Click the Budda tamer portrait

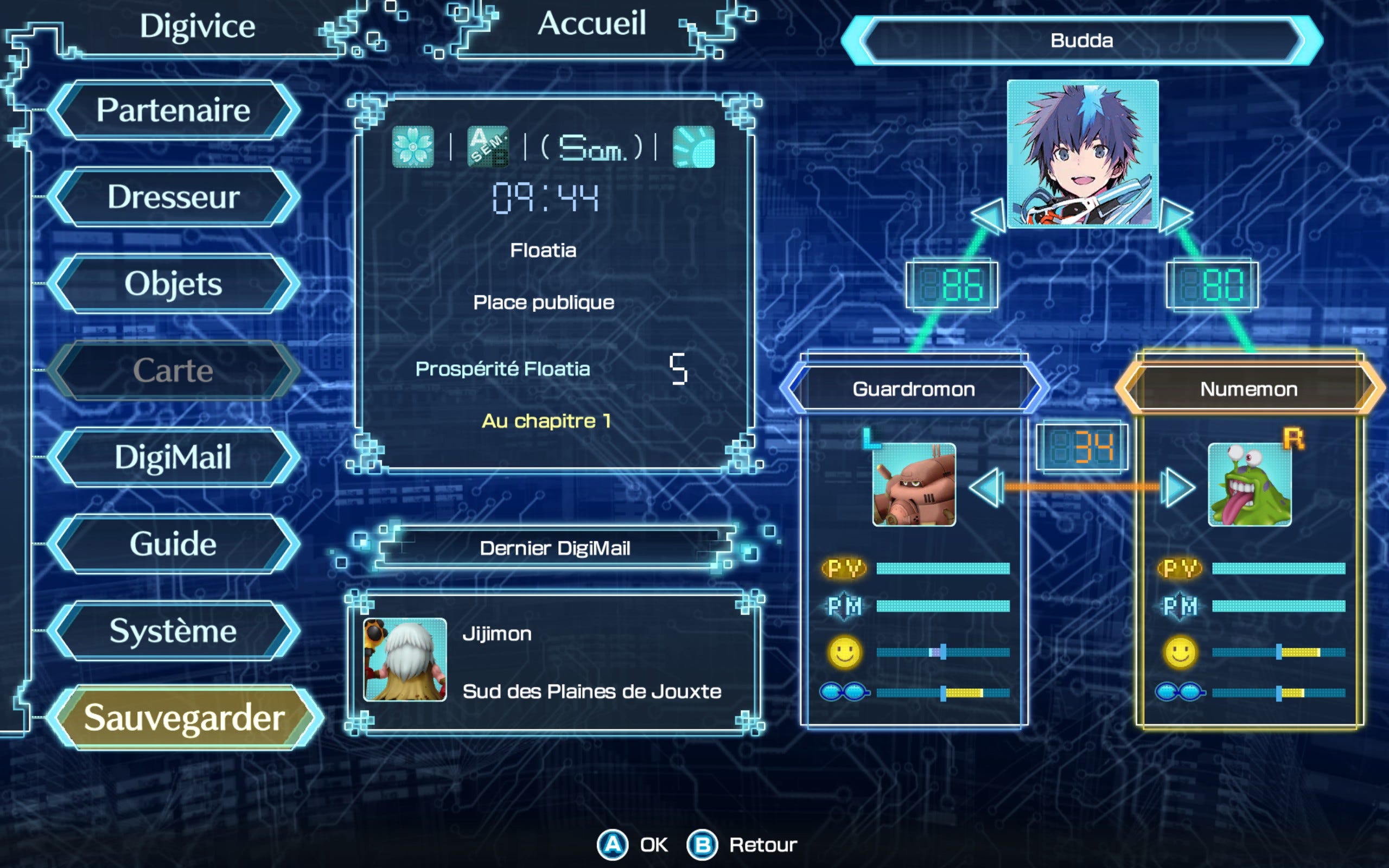pos(1082,154)
